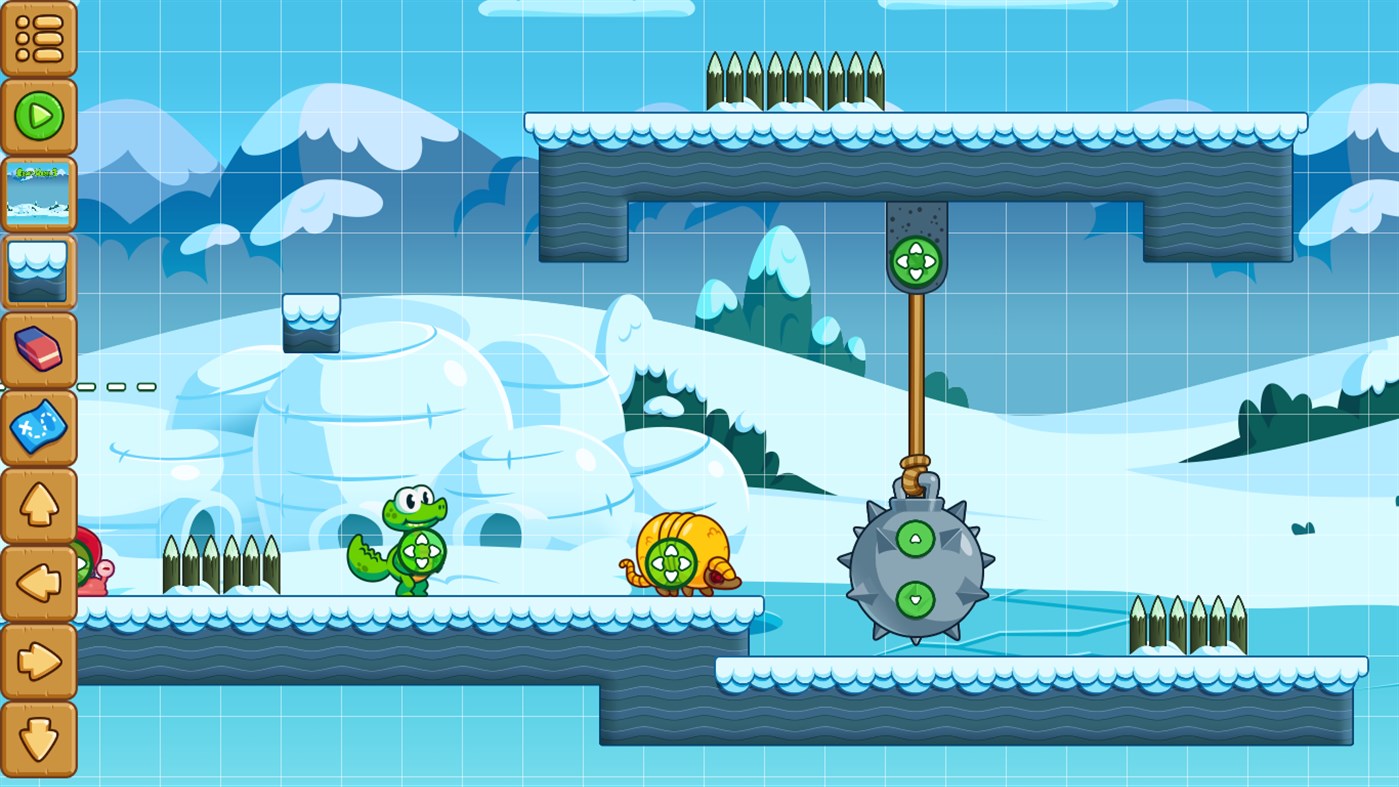1399x787 pixels.
Task: Open the level map tool
Action: (x=40, y=428)
